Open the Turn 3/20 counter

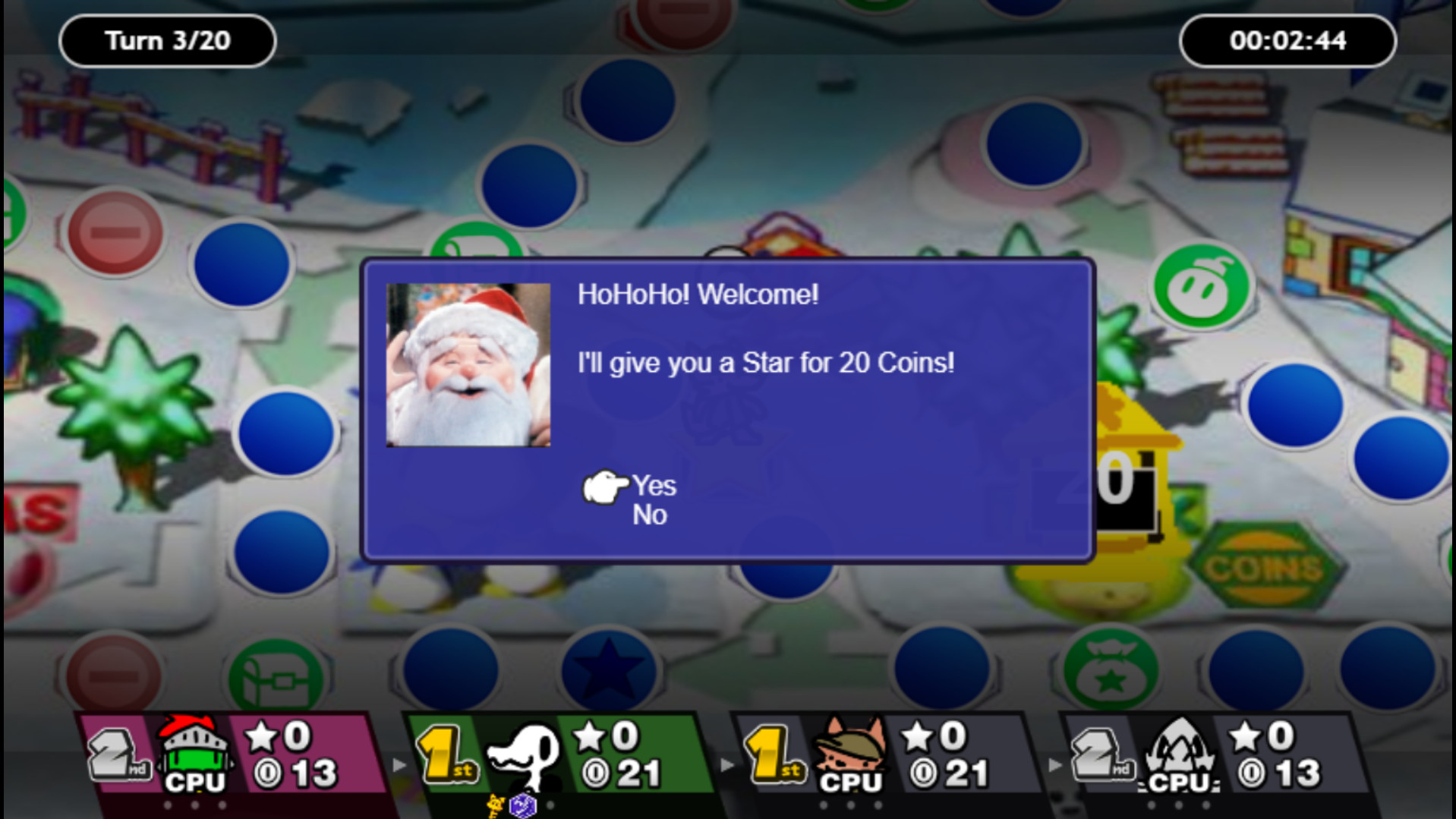[x=166, y=41]
